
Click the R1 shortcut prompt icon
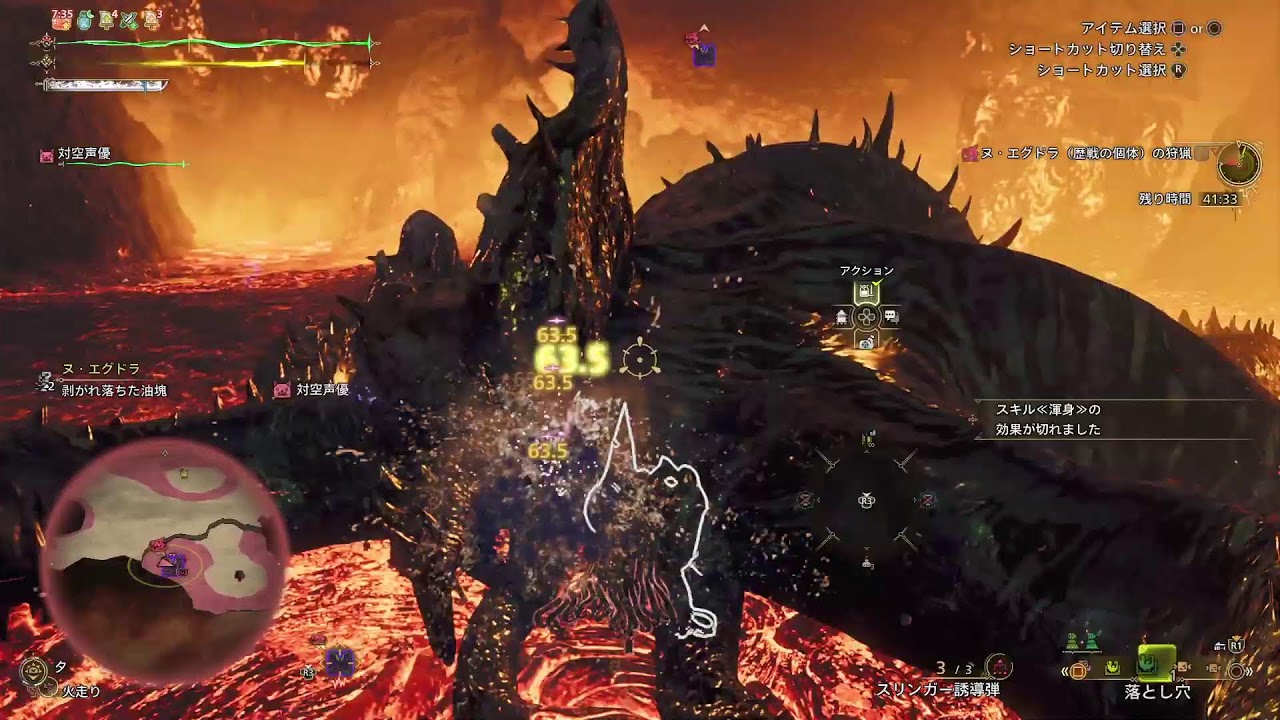1237,647
